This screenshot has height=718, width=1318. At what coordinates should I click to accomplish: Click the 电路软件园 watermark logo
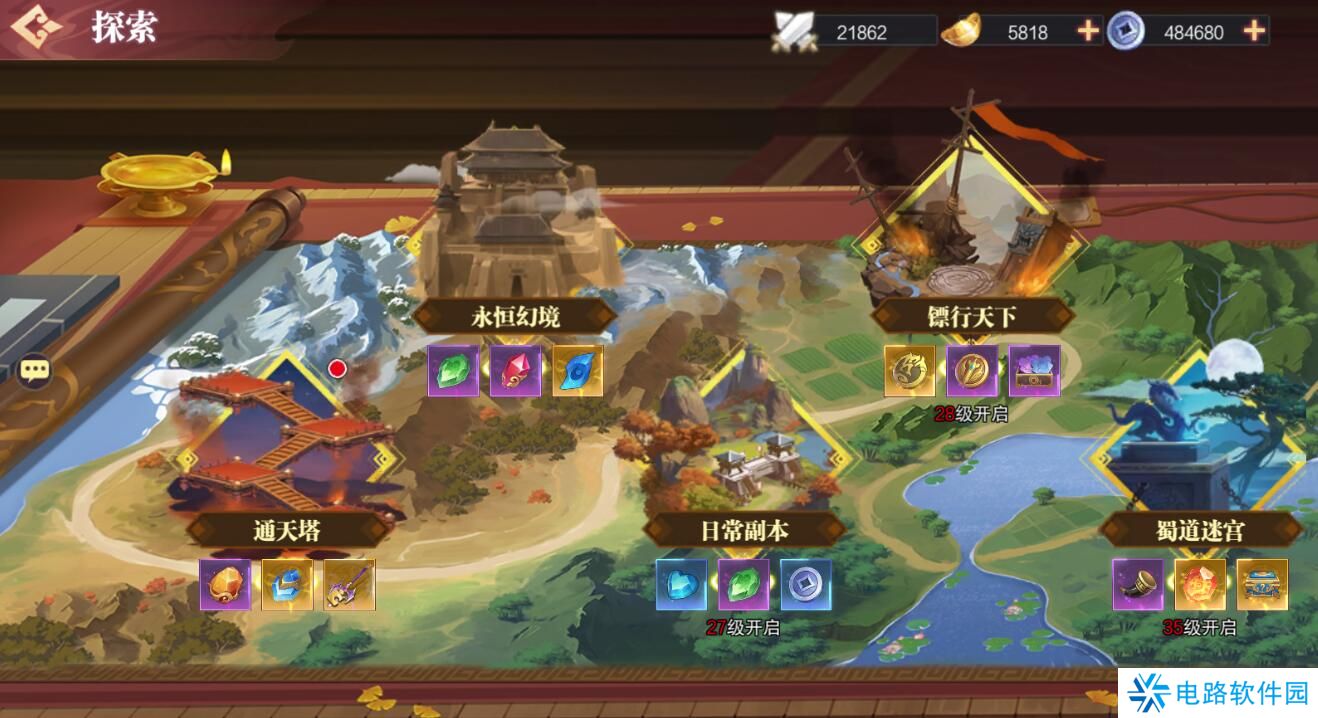click(x=1217, y=693)
